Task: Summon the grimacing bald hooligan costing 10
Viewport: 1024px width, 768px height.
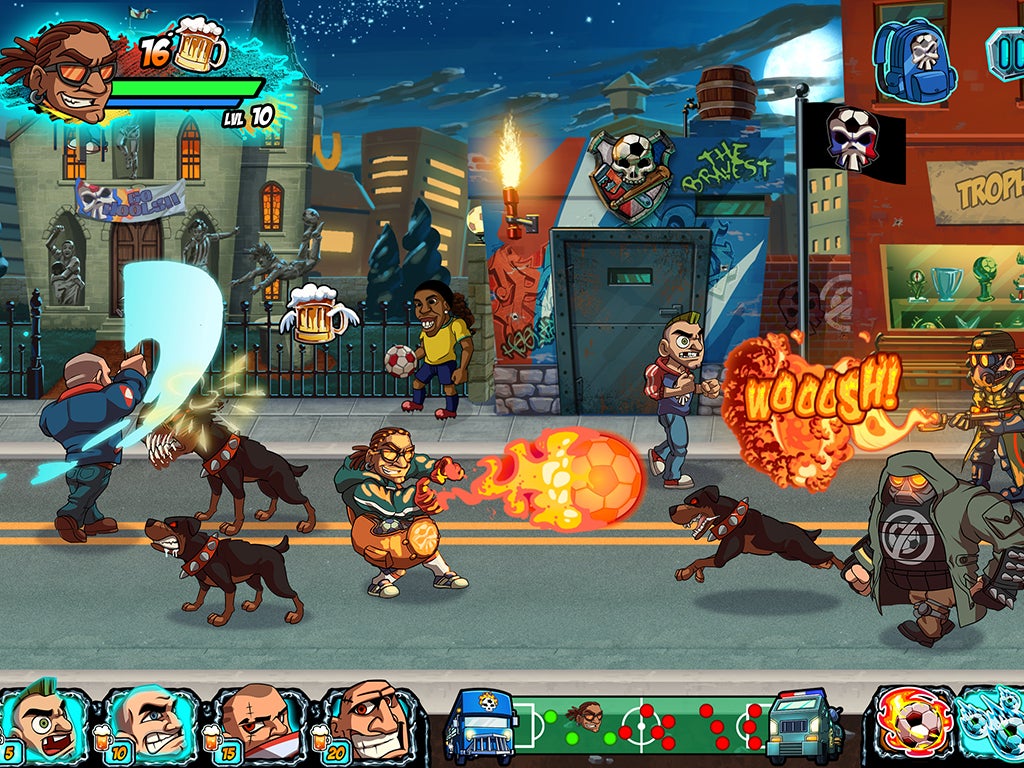Action: [148, 723]
